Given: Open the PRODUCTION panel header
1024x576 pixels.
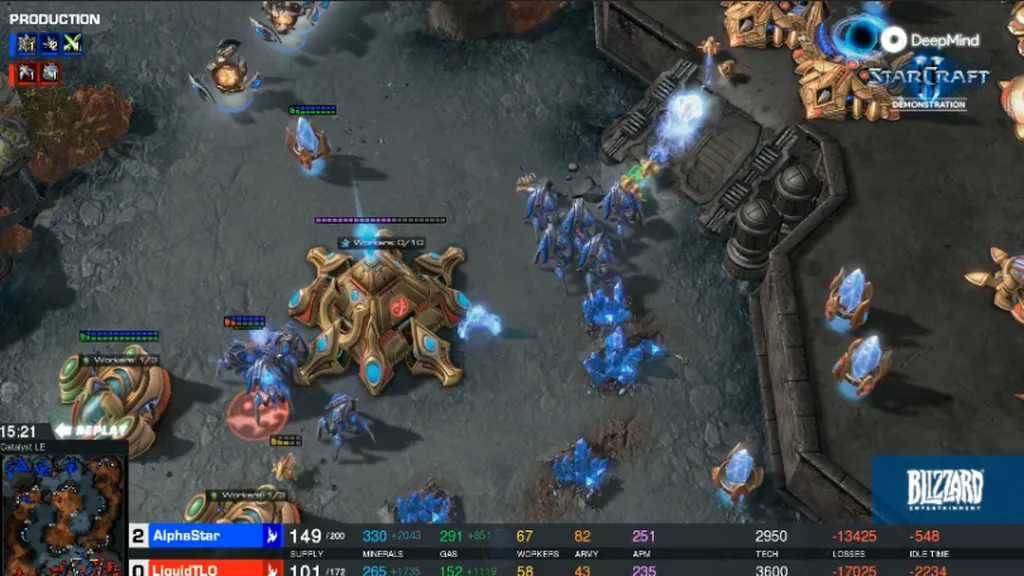Looking at the screenshot, I should coord(55,19).
